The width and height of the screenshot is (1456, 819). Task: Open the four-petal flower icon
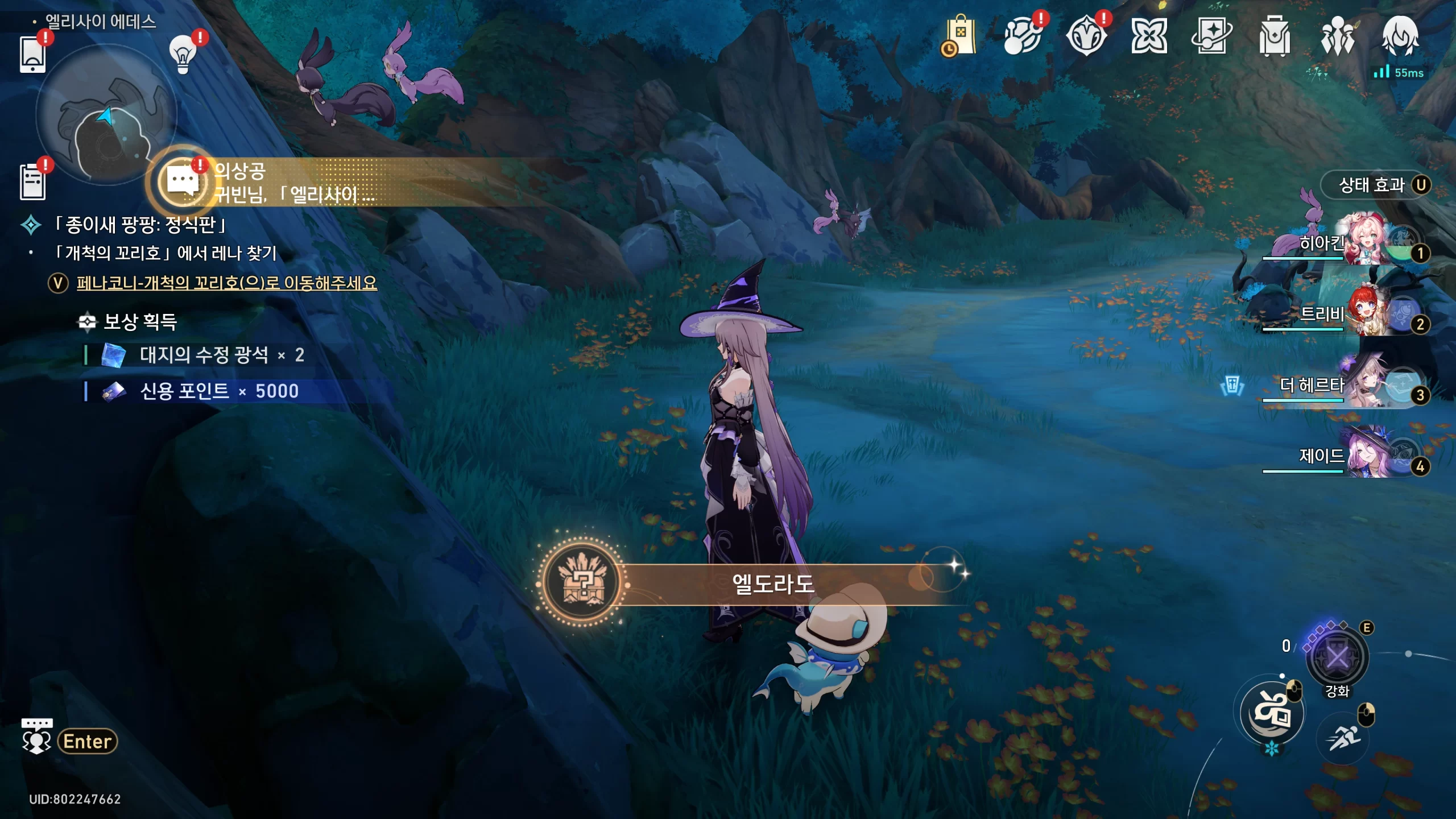click(1149, 36)
